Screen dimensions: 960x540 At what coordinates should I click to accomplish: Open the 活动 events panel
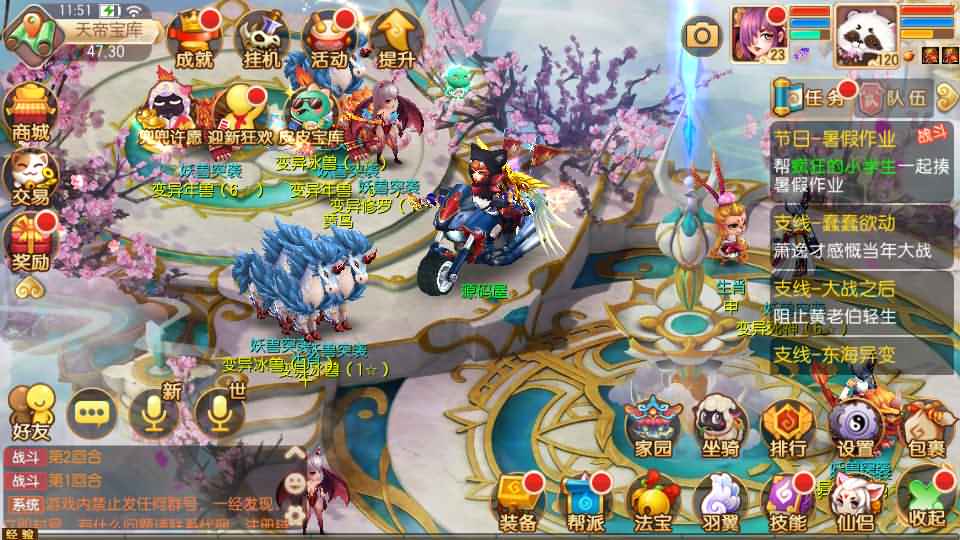(x=329, y=40)
